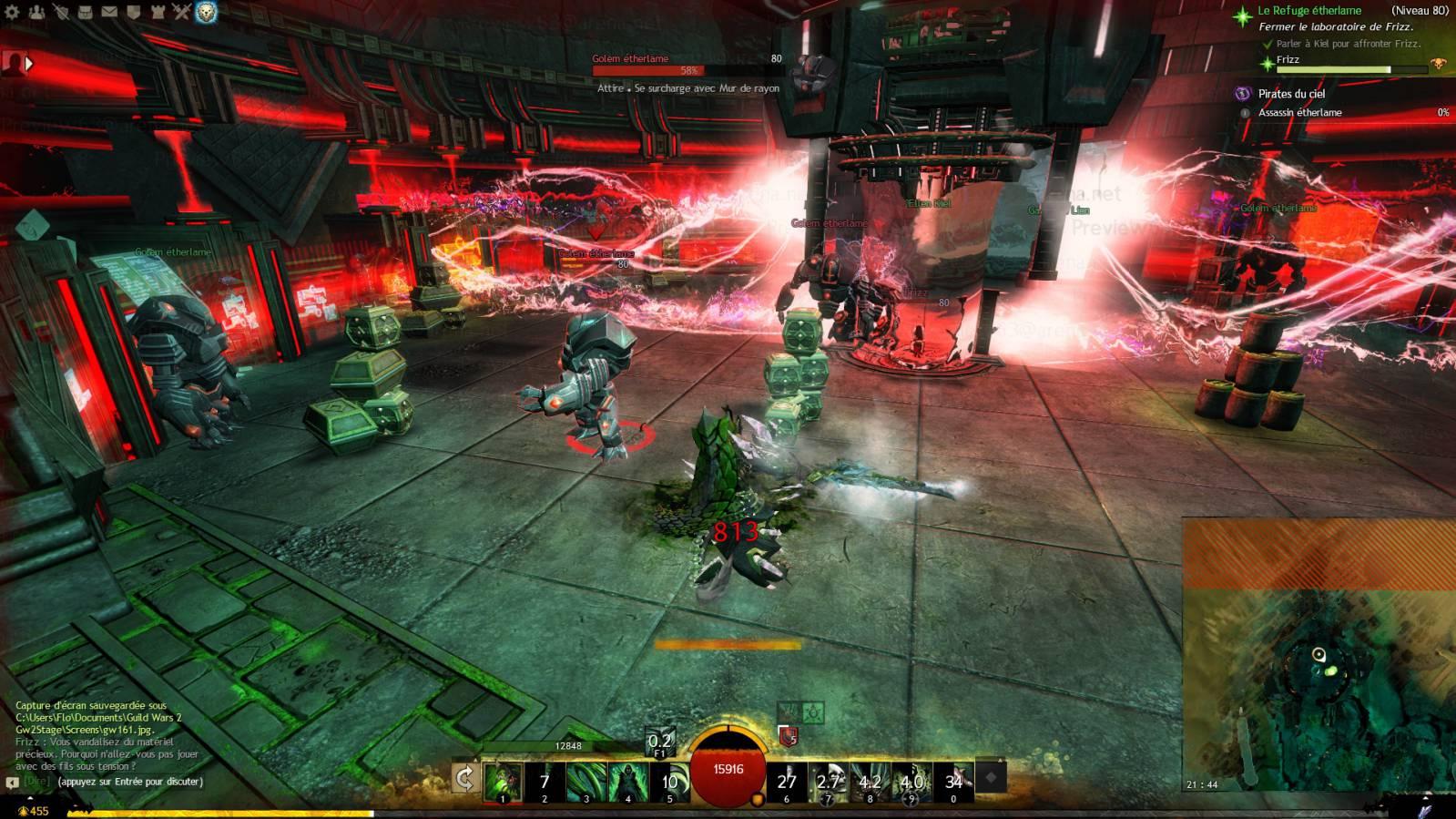Open the inventory bag icon
This screenshot has width=1456, height=819.
point(85,12)
